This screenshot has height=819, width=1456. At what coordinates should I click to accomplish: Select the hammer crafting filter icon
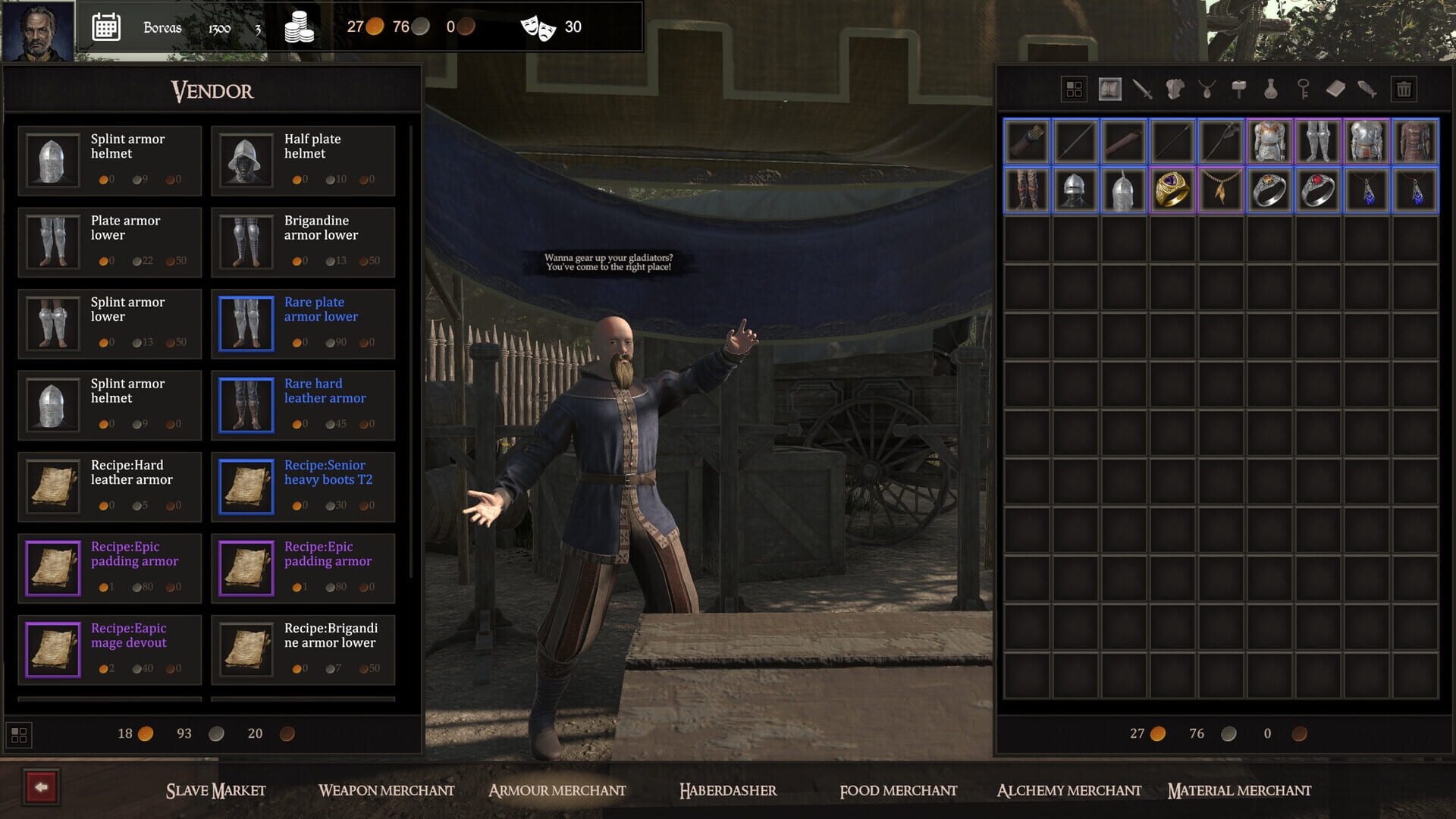click(x=1238, y=89)
